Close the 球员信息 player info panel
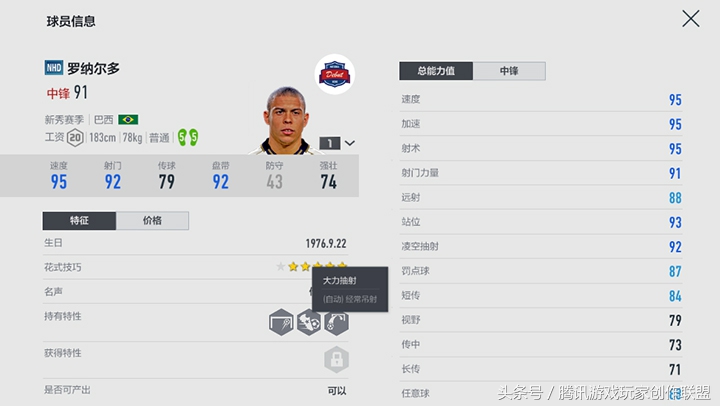This screenshot has width=720, height=406. (x=690, y=19)
